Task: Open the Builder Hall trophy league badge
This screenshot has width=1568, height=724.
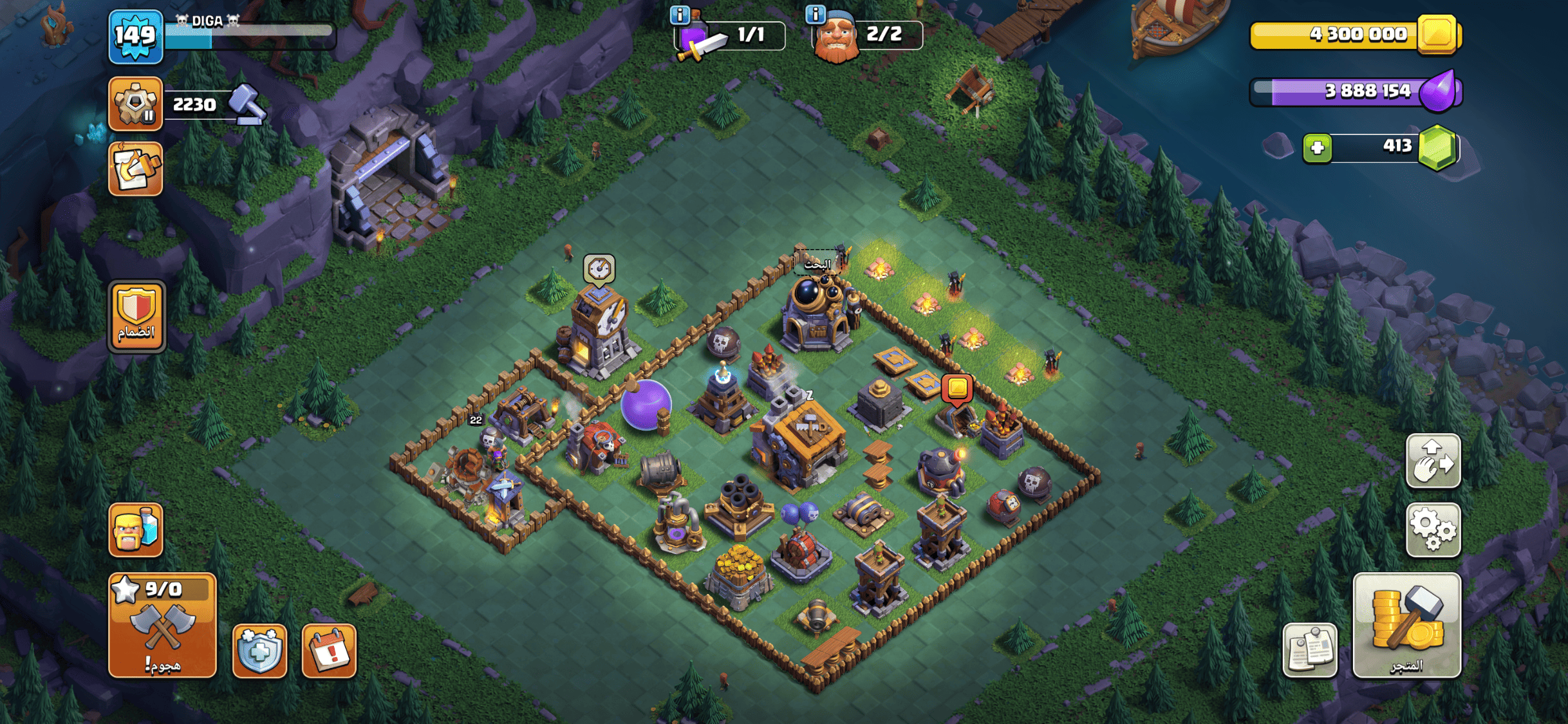Action: coord(135,104)
